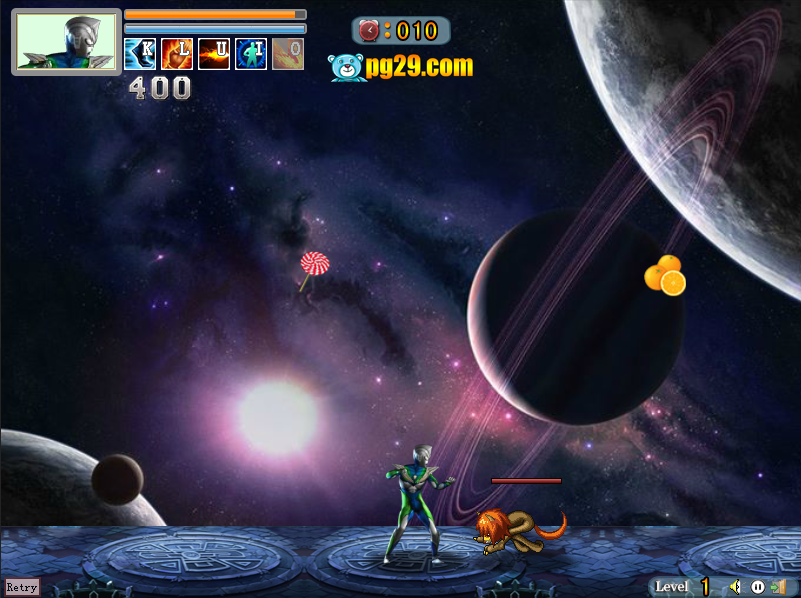Trigger the U fire blast skill
Image resolution: width=801 pixels, height=598 pixels.
coord(214,54)
